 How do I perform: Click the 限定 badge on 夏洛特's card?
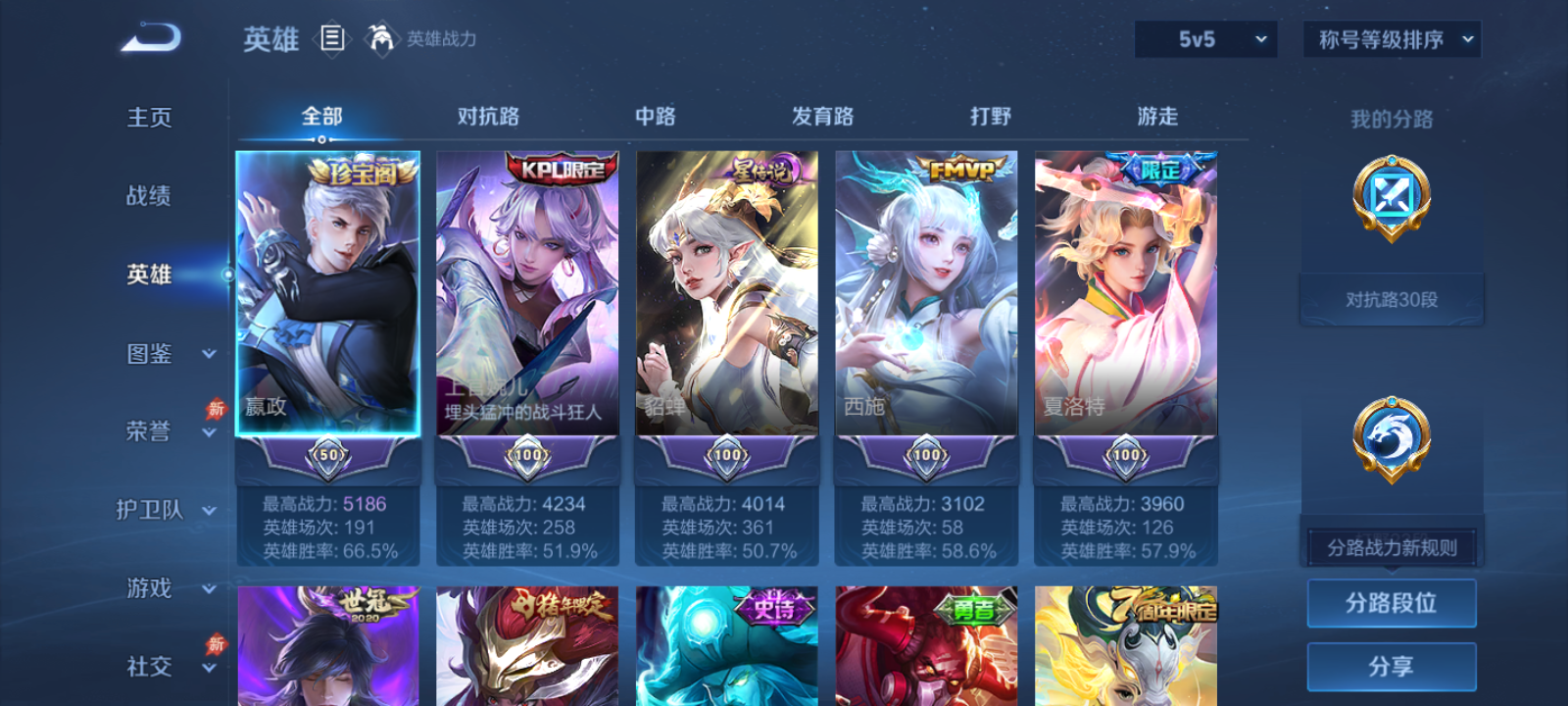(x=1156, y=167)
